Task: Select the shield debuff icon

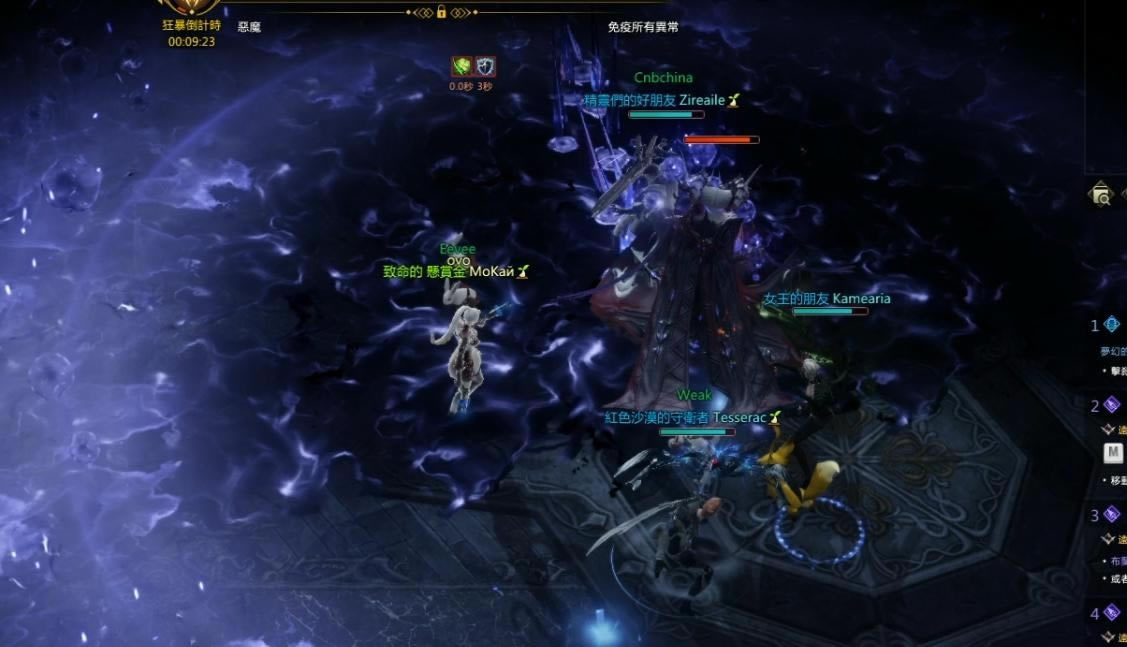Action: [x=484, y=67]
